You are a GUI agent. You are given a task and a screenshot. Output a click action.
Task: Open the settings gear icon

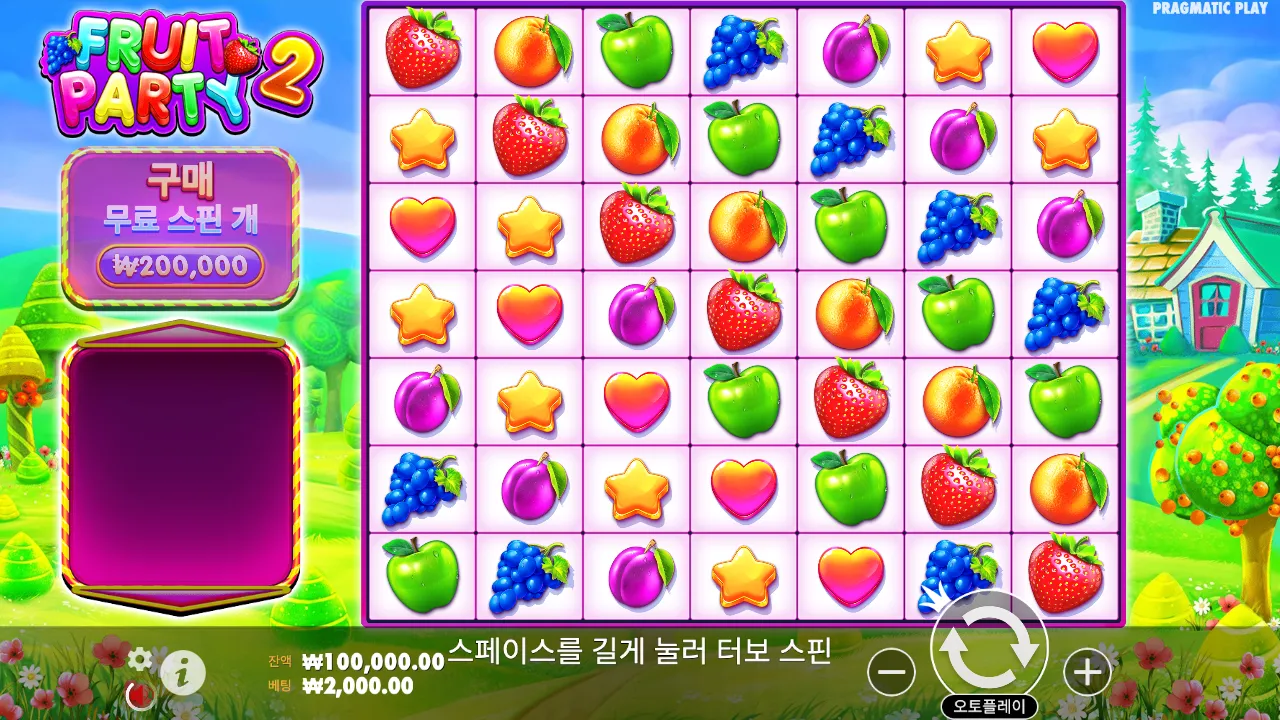coord(140,660)
